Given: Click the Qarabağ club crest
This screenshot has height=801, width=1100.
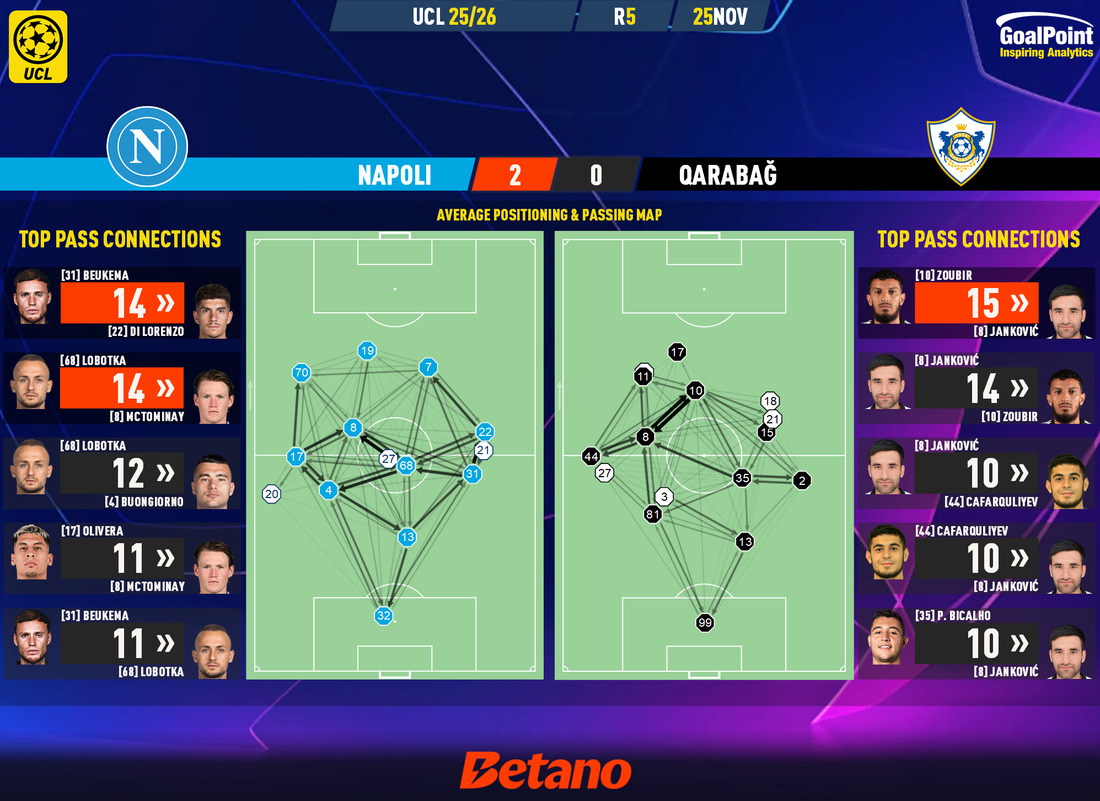Looking at the screenshot, I should click(x=960, y=147).
